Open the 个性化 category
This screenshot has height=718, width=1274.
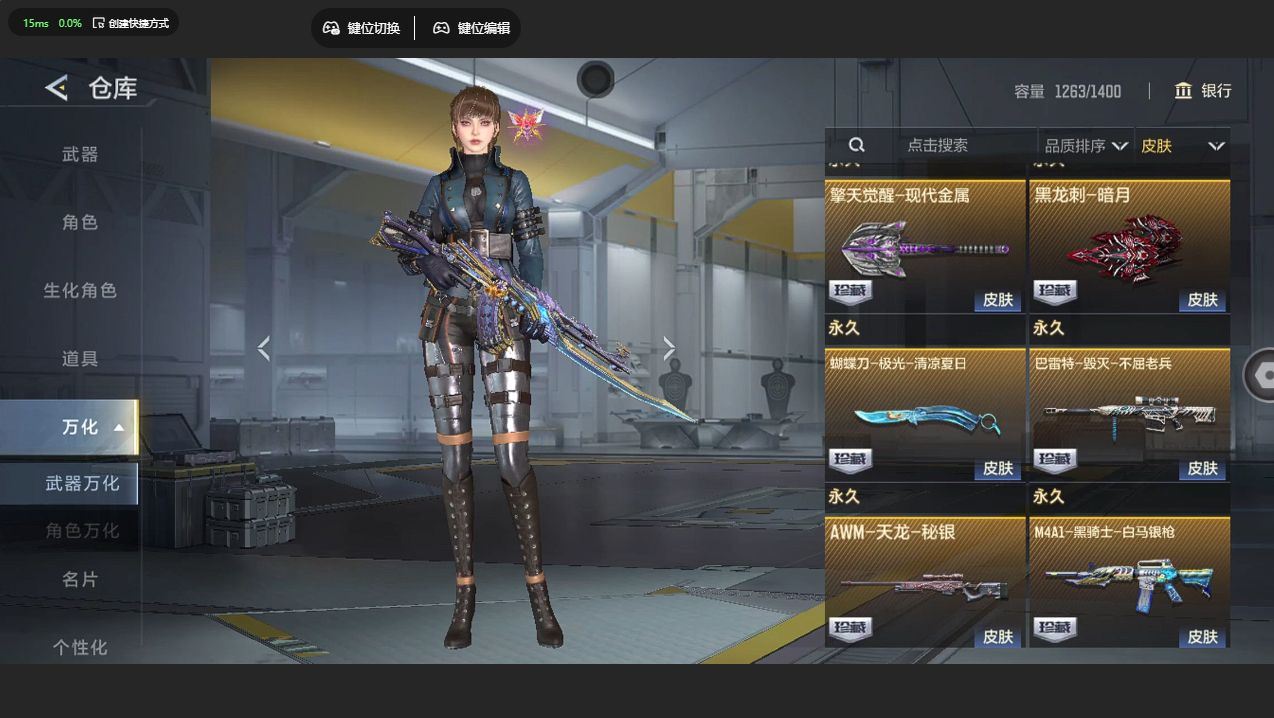[80, 647]
